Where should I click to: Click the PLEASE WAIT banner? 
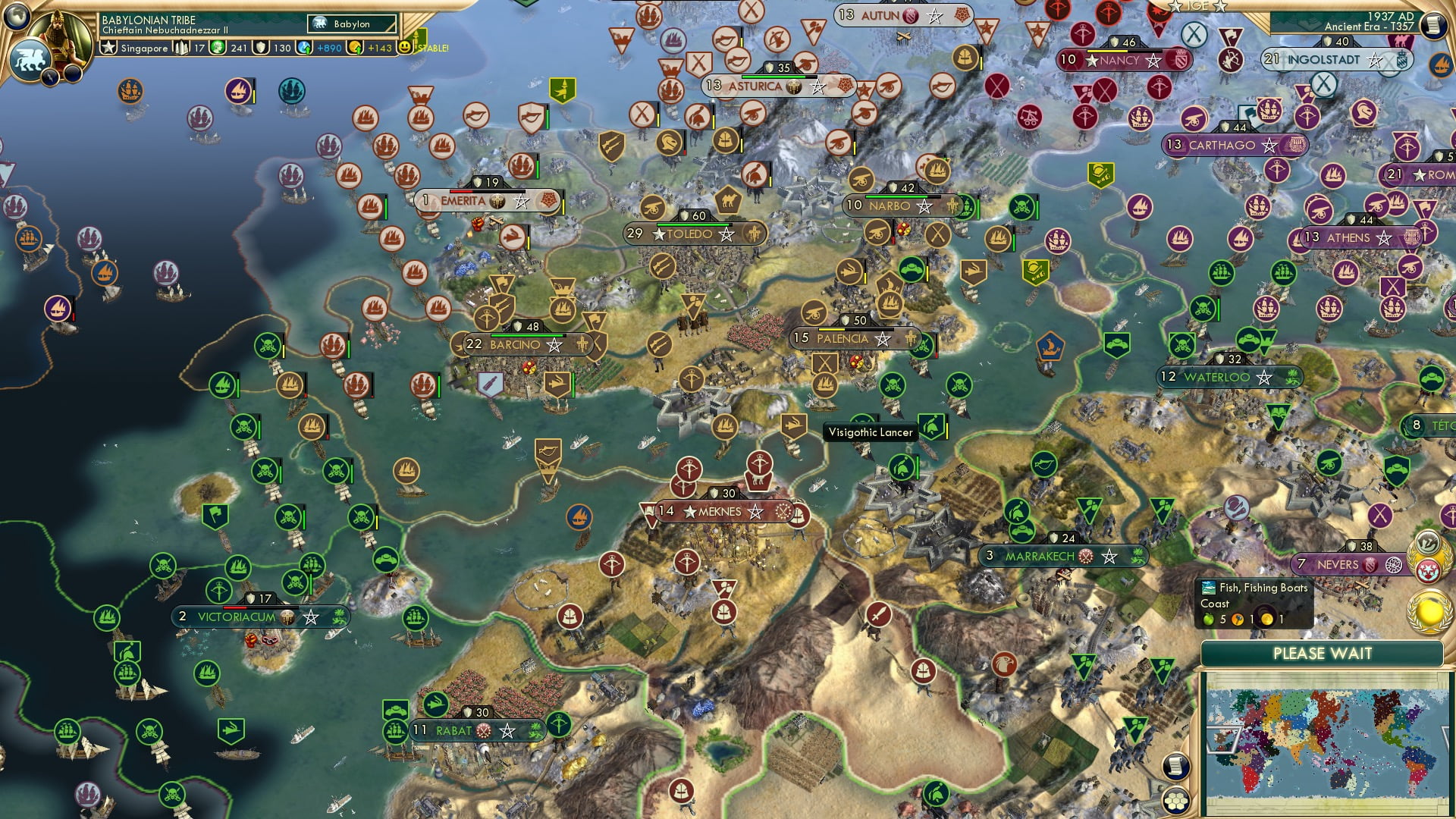point(1323,653)
